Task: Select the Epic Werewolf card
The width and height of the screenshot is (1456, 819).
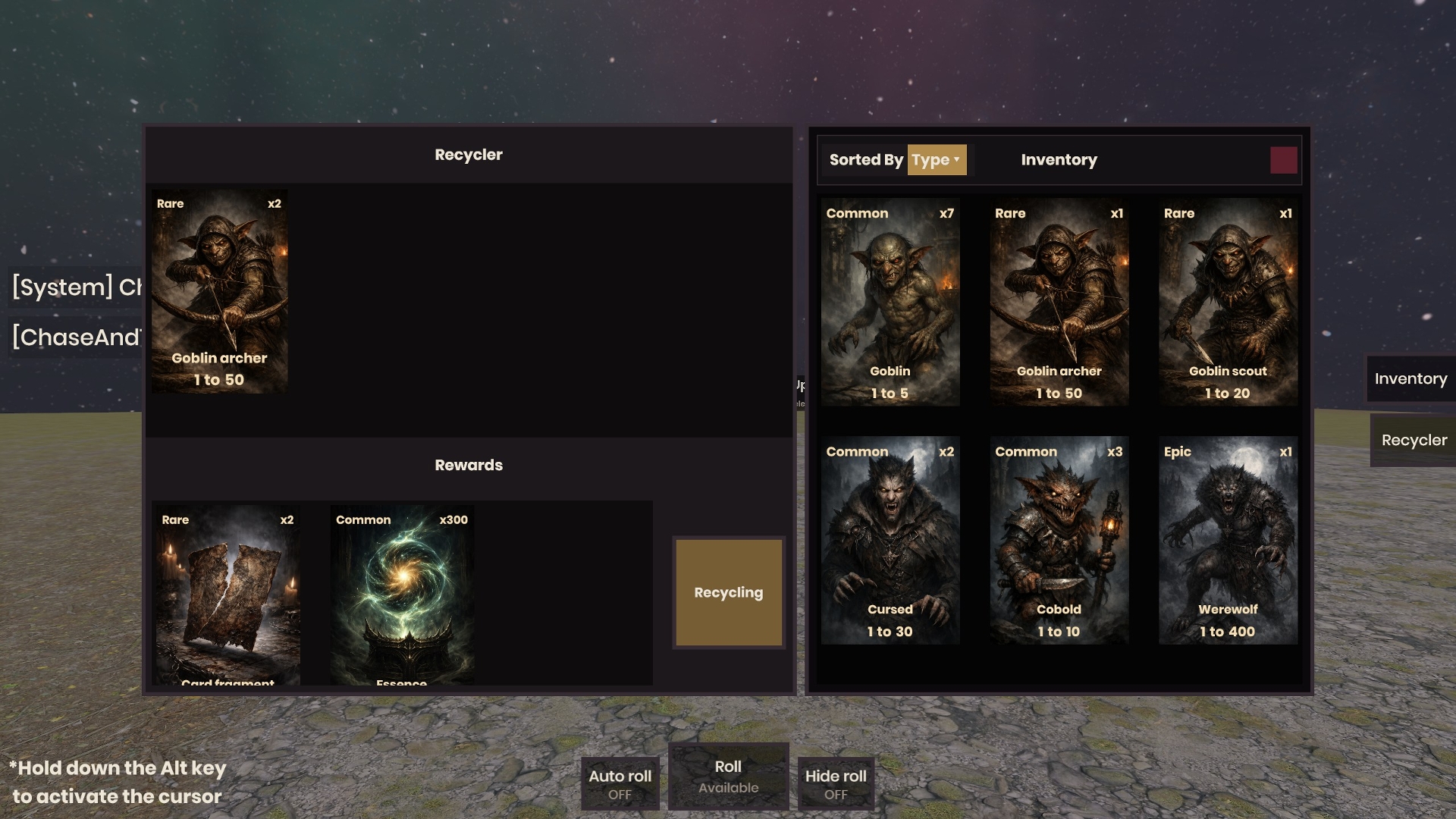Action: [x=1228, y=540]
